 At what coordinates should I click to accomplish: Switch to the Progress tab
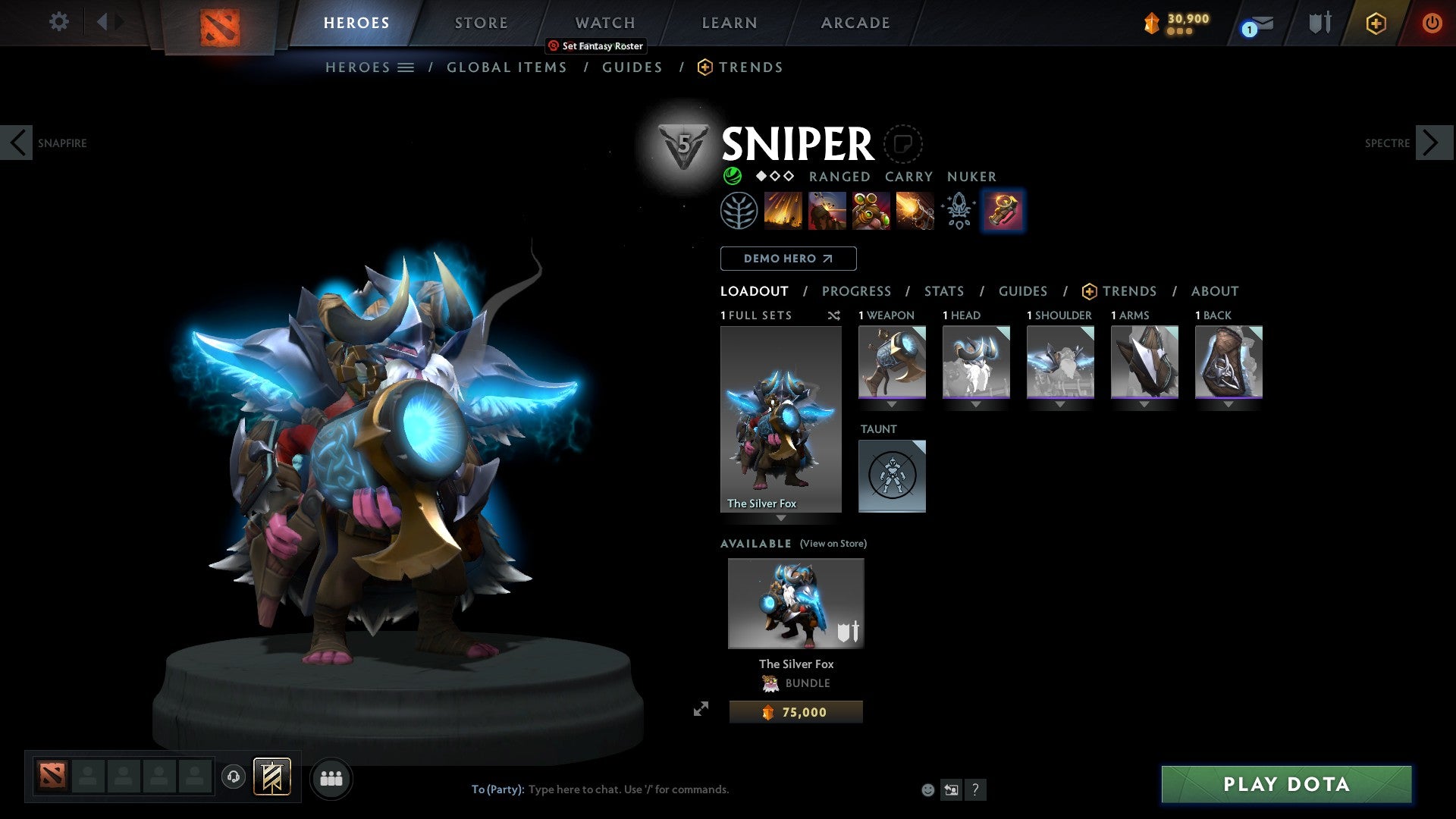tap(857, 290)
